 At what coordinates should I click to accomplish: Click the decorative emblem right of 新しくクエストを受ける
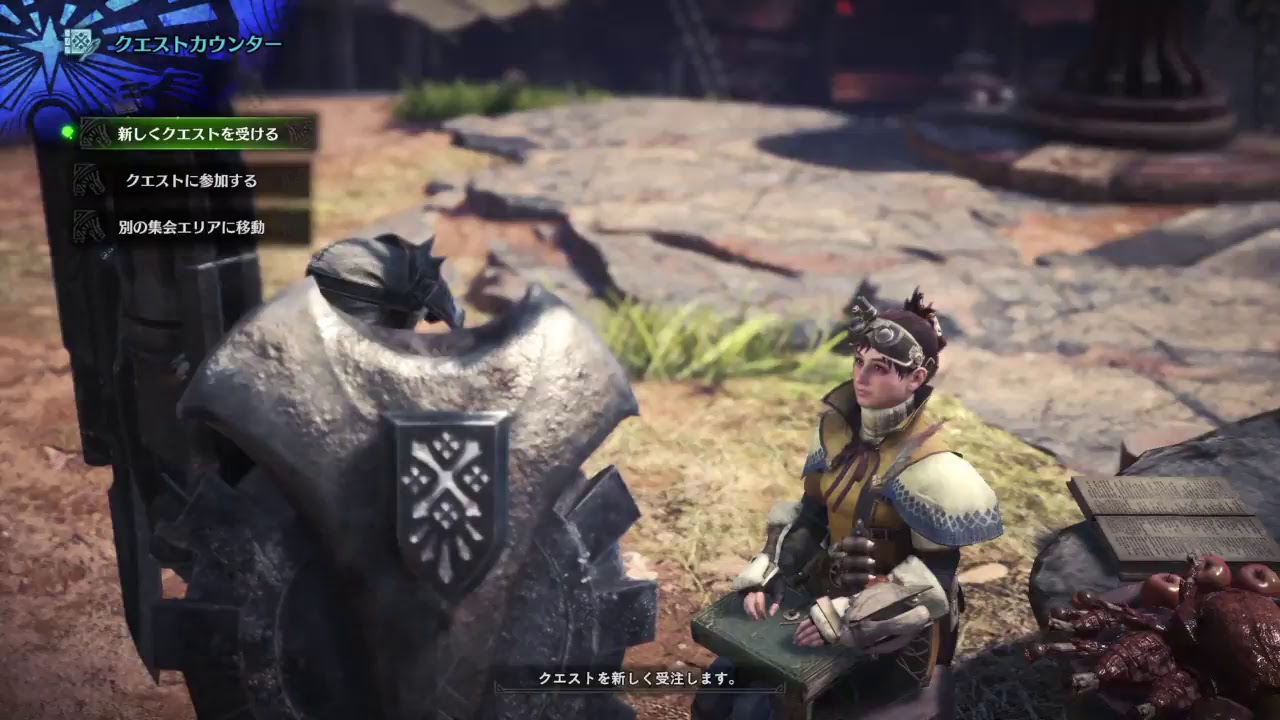[298, 135]
